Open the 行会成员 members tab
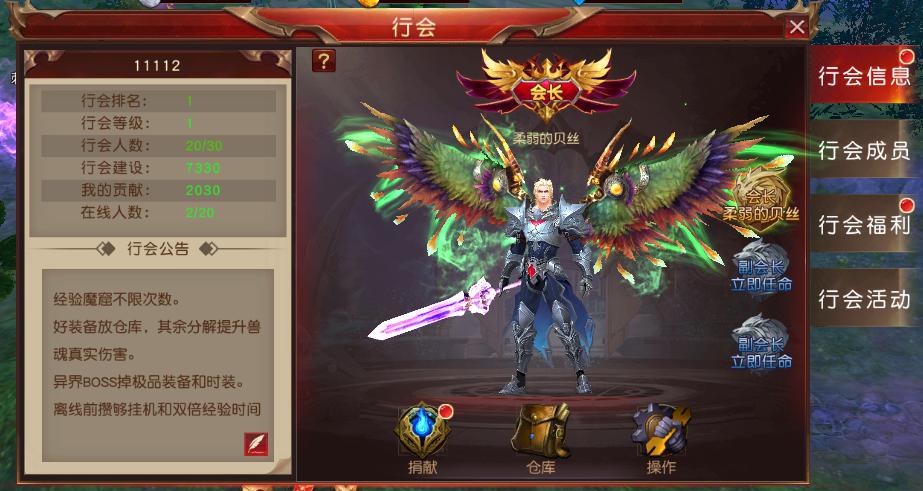The height and width of the screenshot is (491, 923). (863, 151)
